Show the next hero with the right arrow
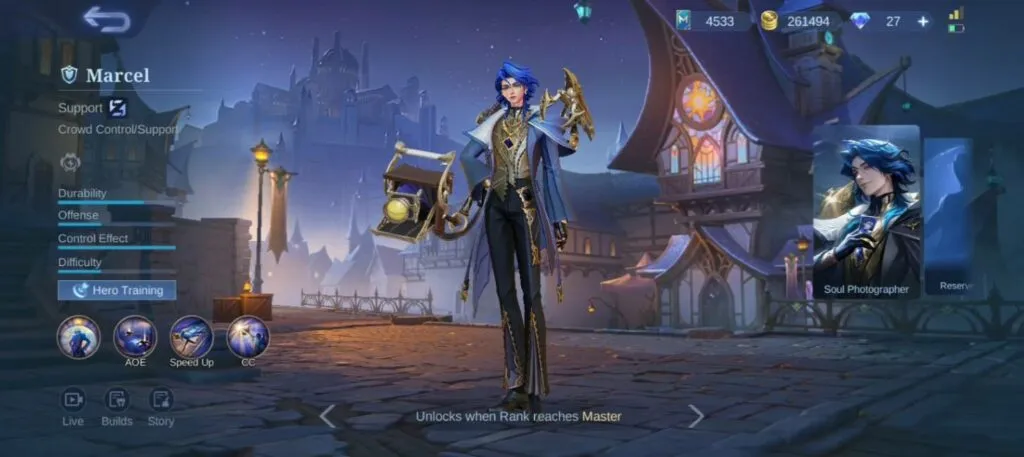The height and width of the screenshot is (457, 1024). click(696, 416)
